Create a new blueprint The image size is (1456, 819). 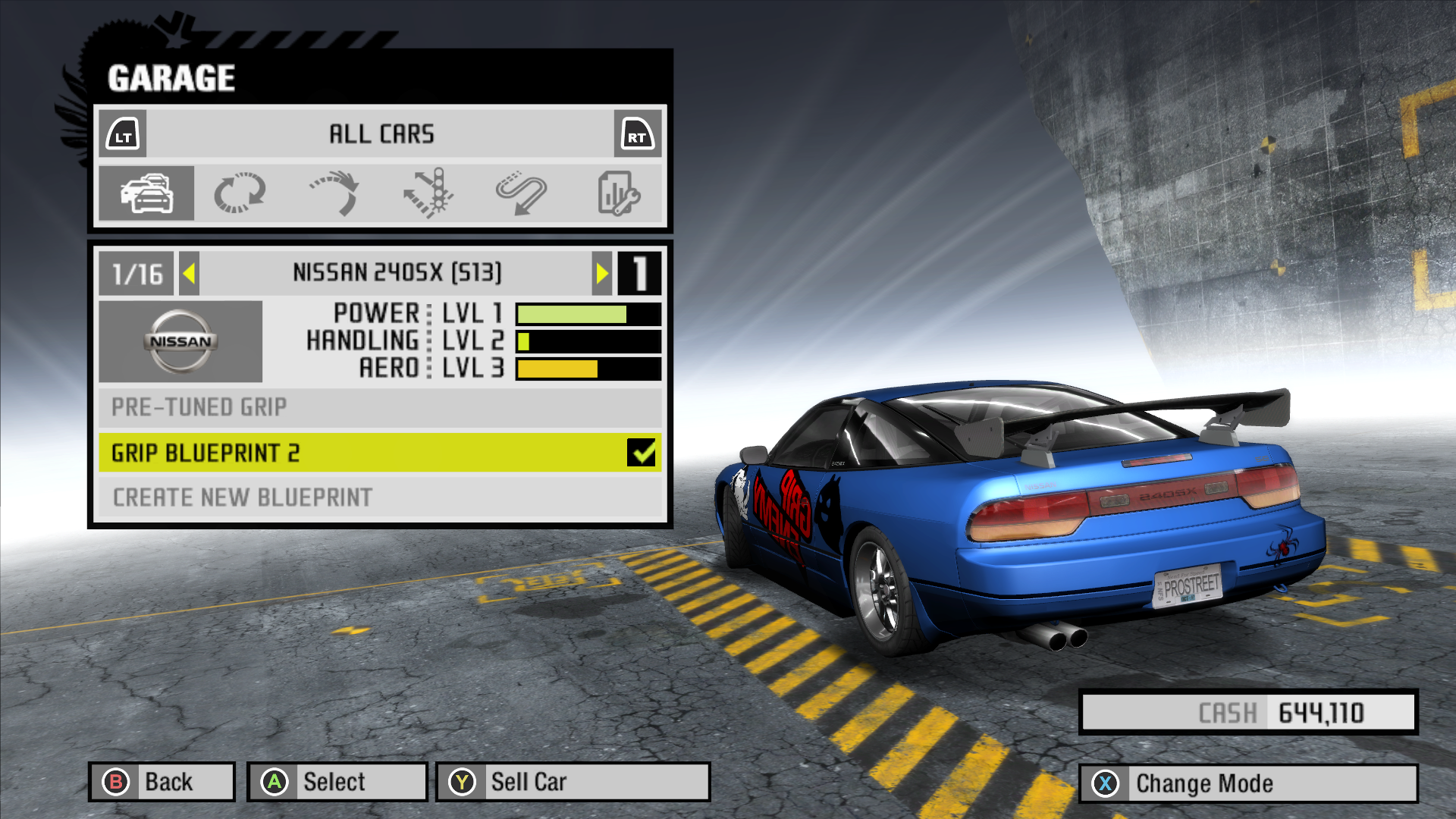click(379, 497)
